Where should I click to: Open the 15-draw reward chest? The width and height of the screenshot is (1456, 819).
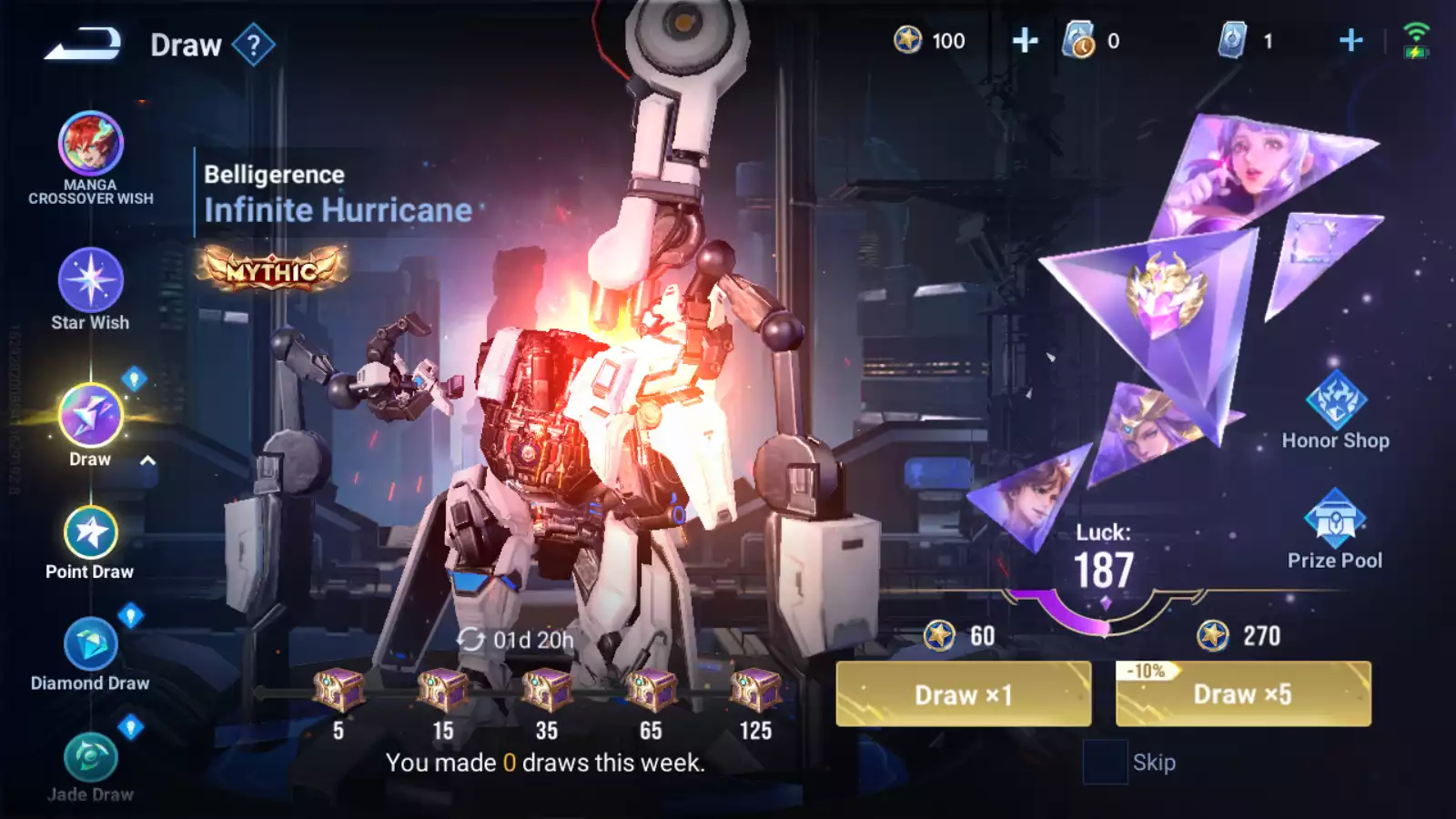click(x=443, y=690)
